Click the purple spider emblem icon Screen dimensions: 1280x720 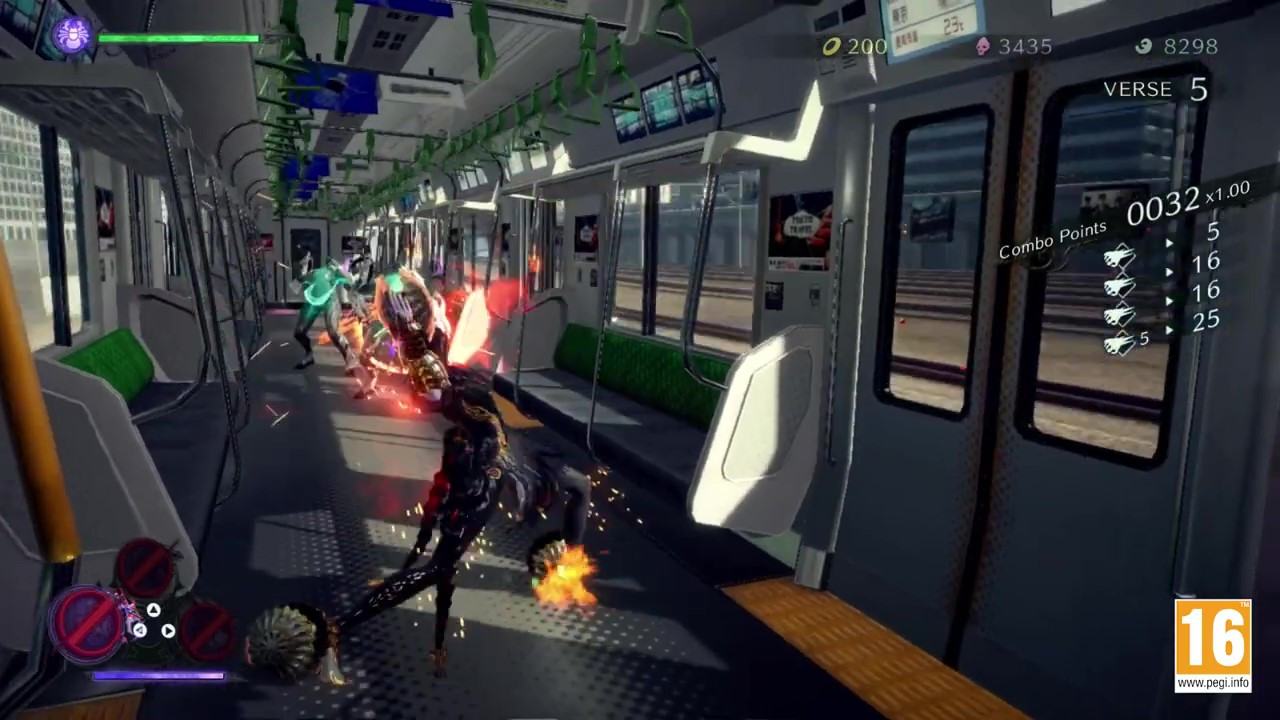(x=71, y=36)
